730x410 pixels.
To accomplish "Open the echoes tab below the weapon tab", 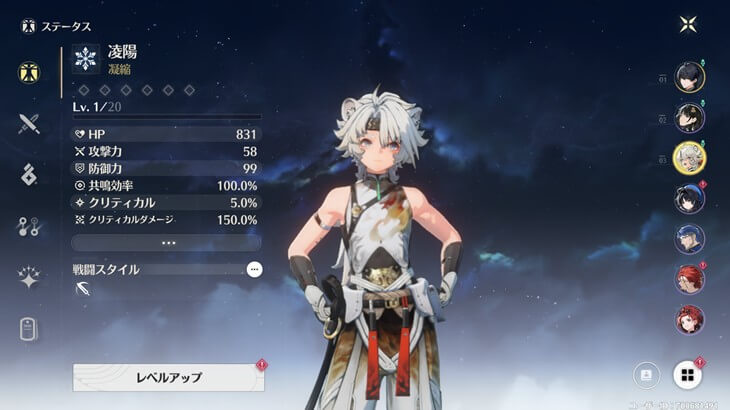I will point(29,174).
